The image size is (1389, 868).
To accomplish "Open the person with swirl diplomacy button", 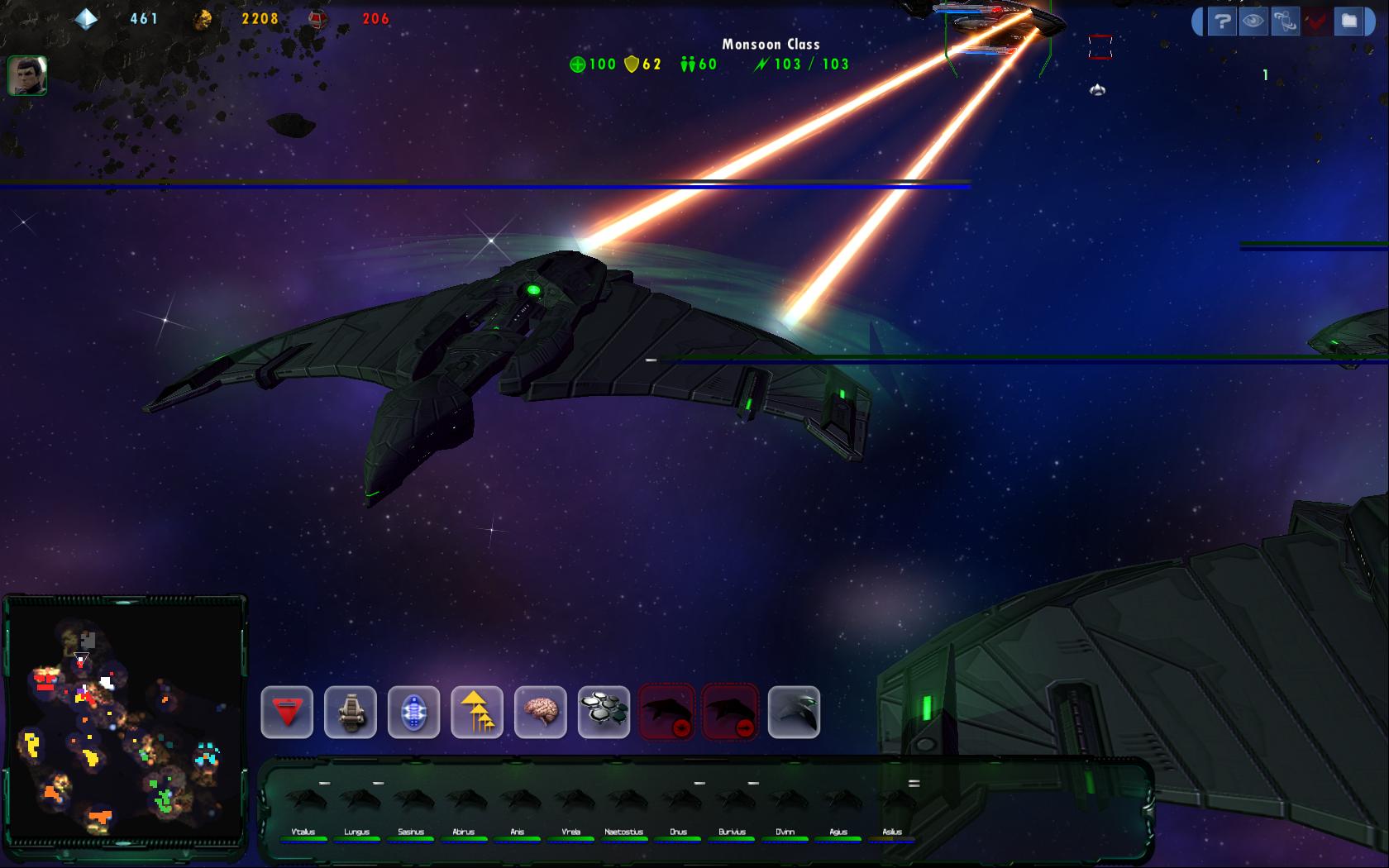I will click(x=1285, y=21).
